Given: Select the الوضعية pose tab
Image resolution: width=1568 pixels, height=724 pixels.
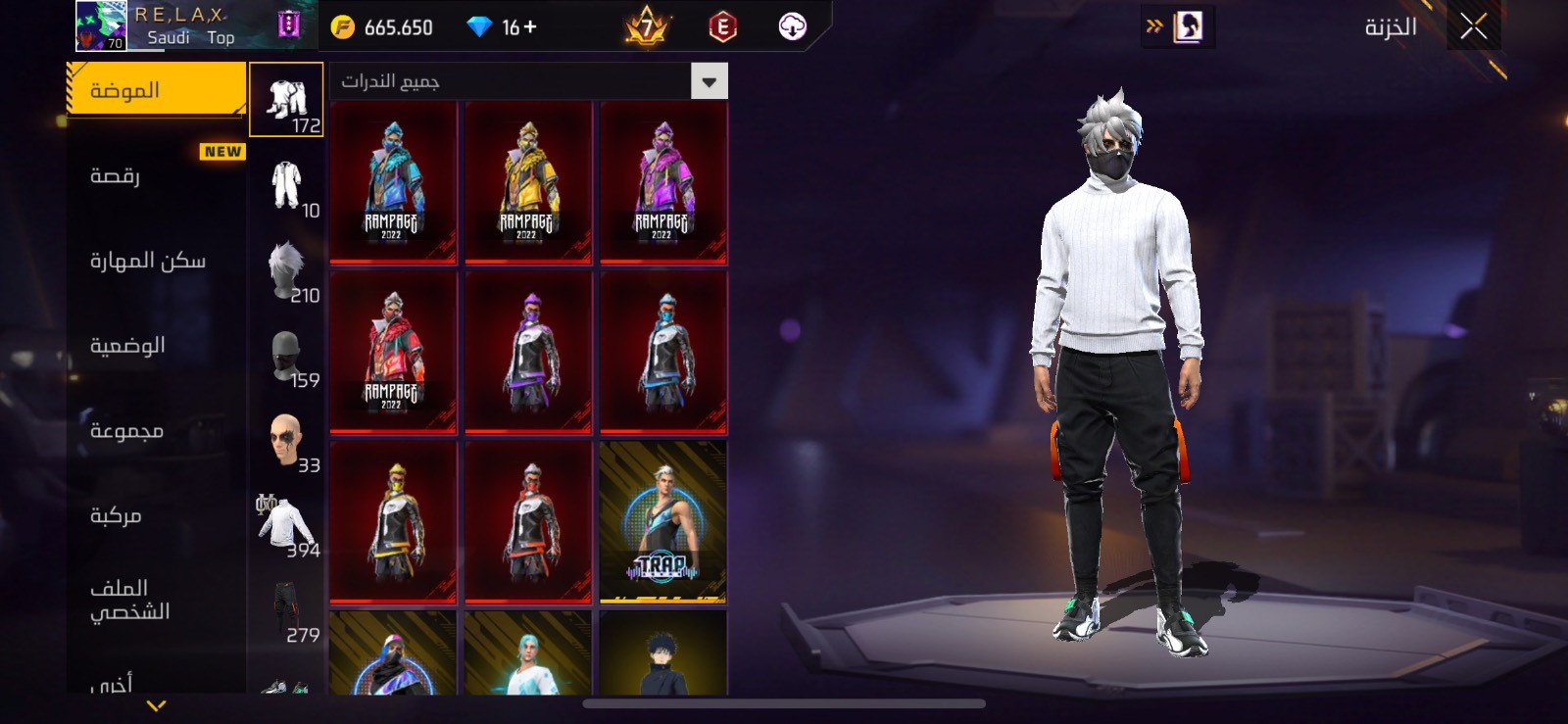Looking at the screenshot, I should (157, 346).
